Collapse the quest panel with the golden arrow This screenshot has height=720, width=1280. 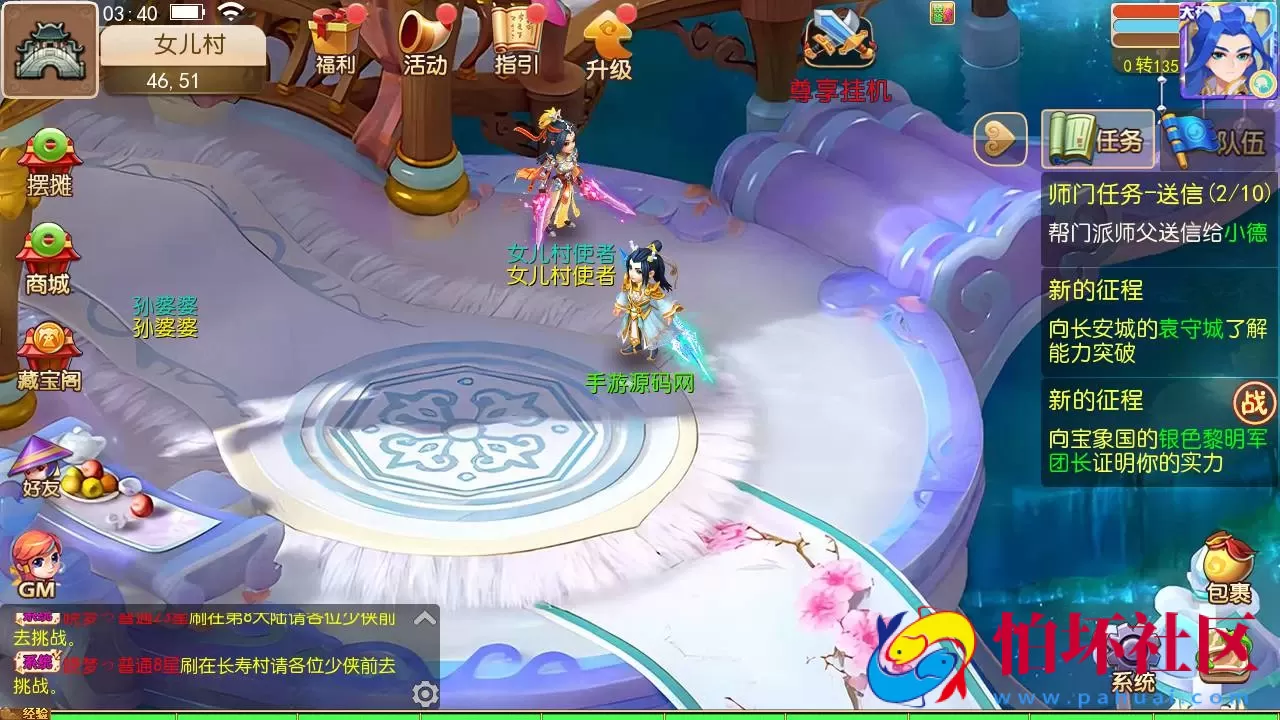pyautogui.click(x=1000, y=140)
